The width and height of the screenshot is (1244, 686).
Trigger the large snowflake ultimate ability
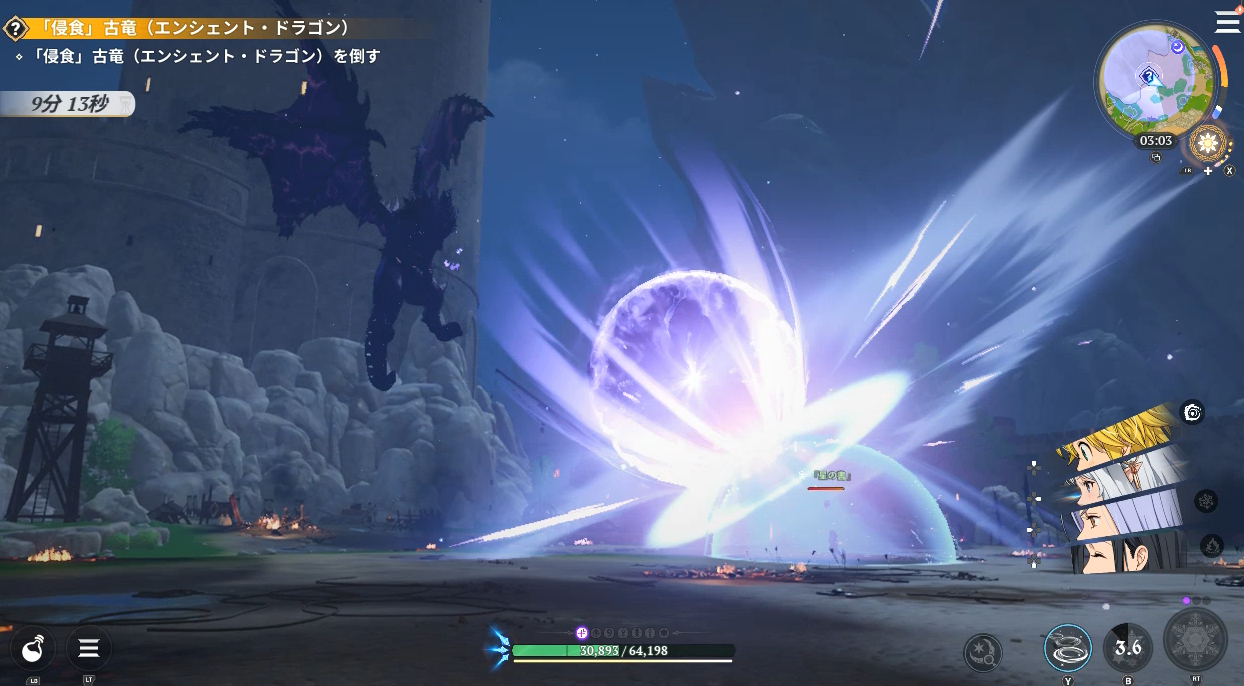coord(1195,640)
